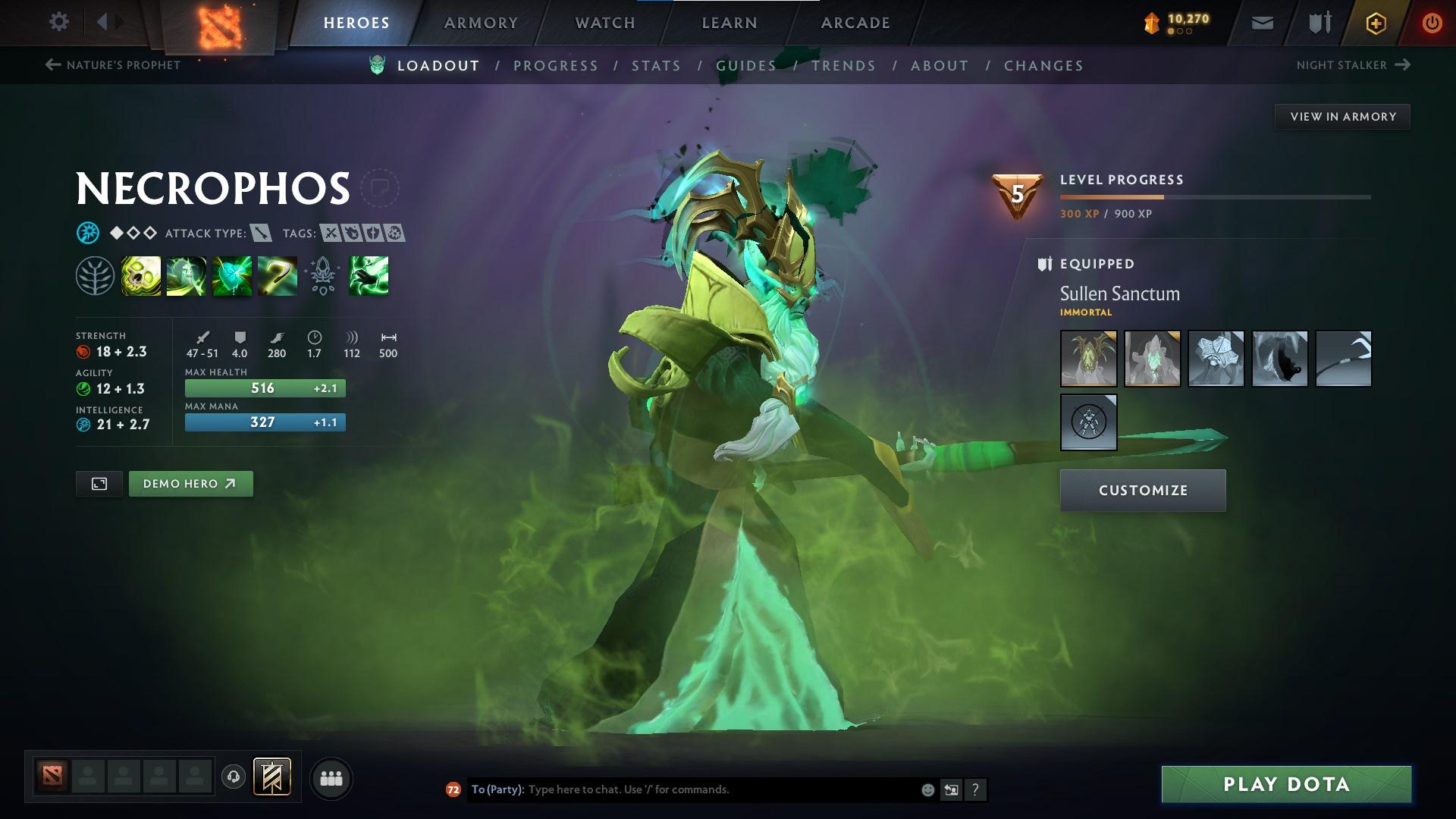Open the mail notifications icon
Image resolution: width=1456 pixels, height=819 pixels.
1261,22
